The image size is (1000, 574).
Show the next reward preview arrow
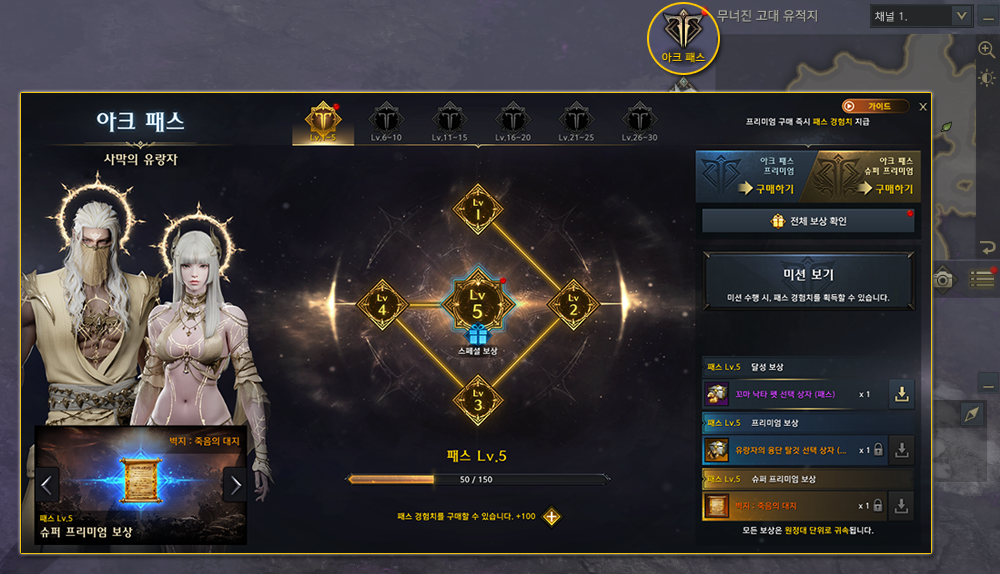(235, 486)
